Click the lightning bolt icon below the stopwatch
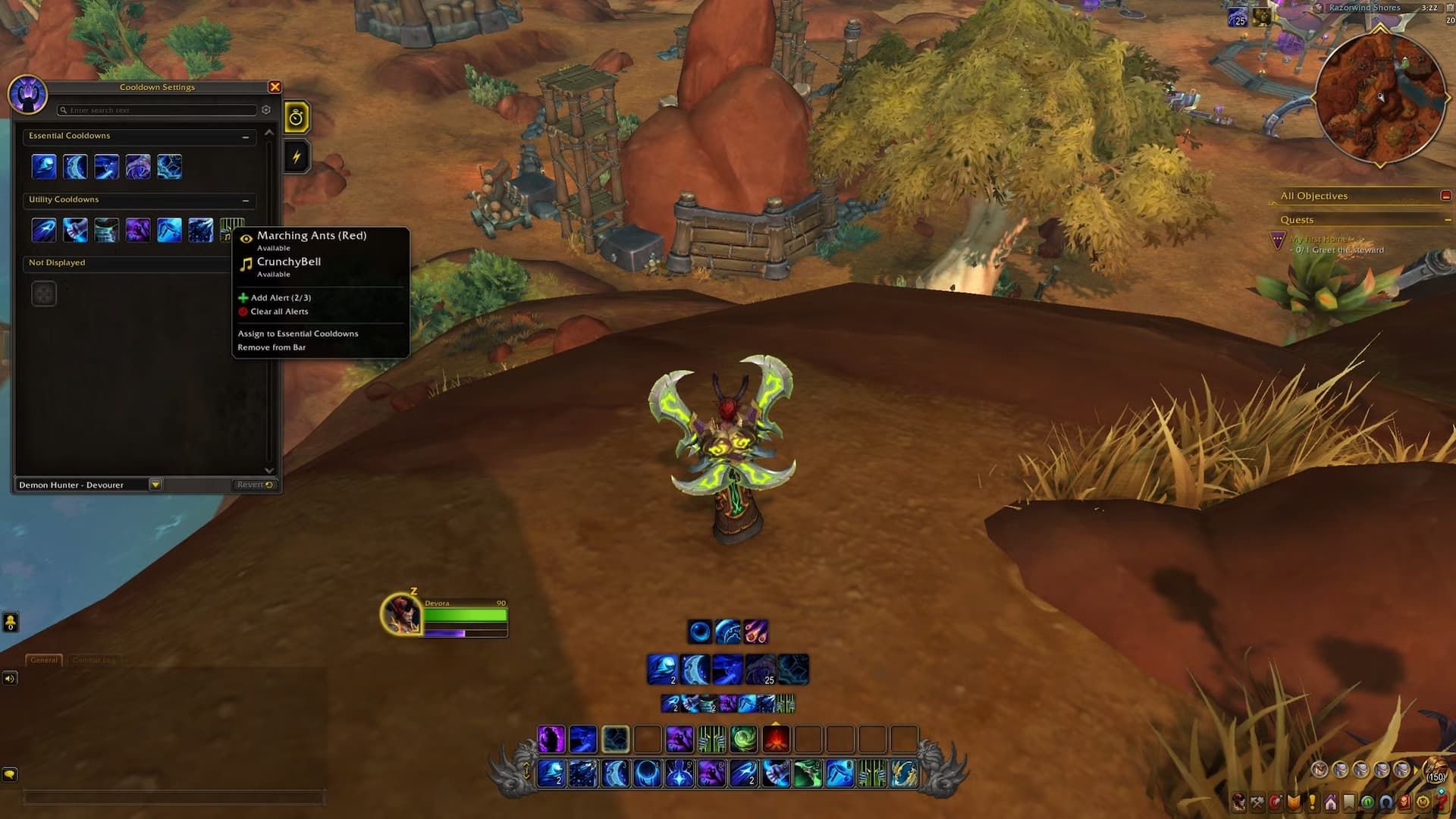 (297, 155)
